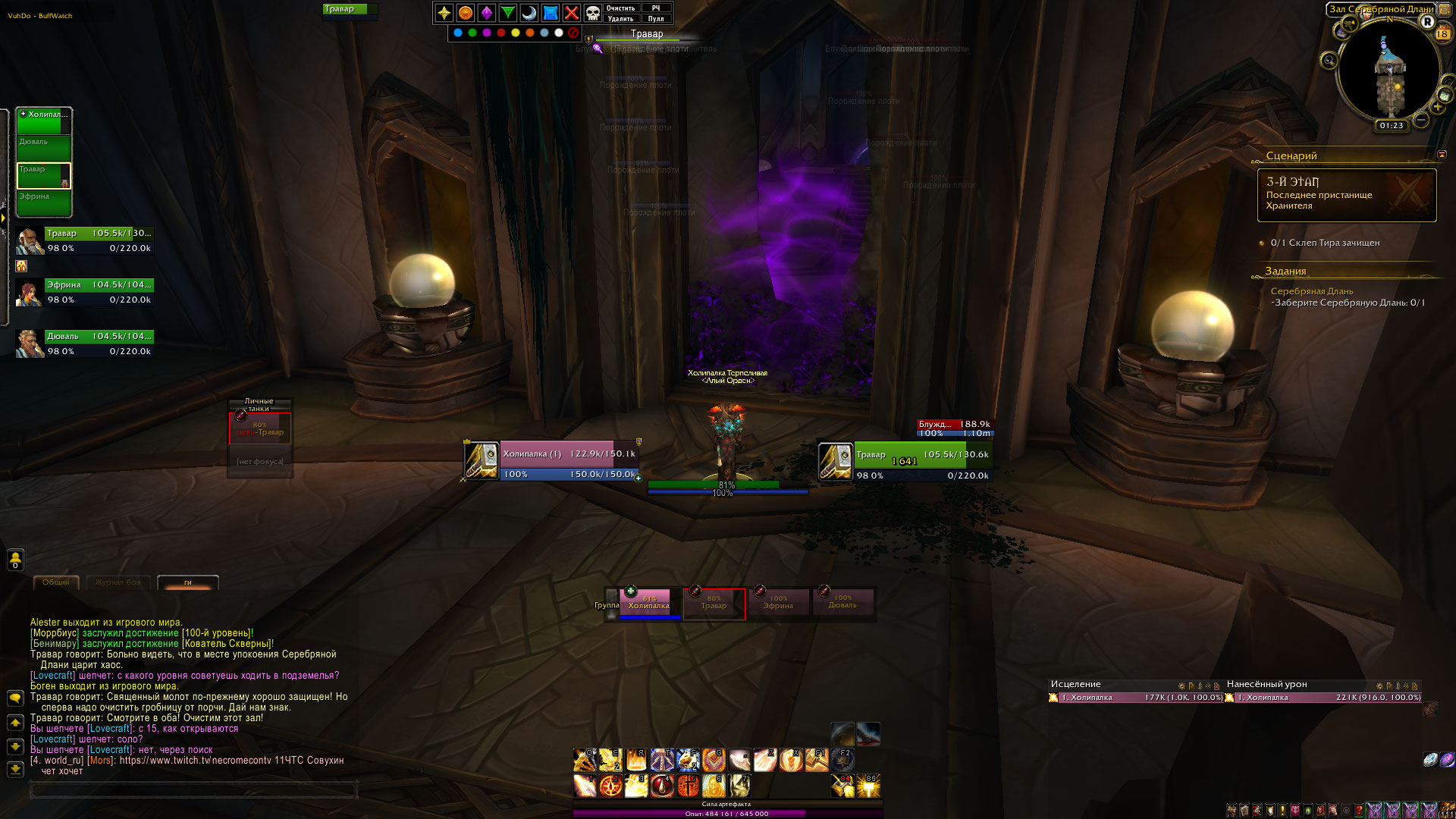Screen dimensions: 1456x819
Task: Select the blue square raid marker
Action: point(551,13)
